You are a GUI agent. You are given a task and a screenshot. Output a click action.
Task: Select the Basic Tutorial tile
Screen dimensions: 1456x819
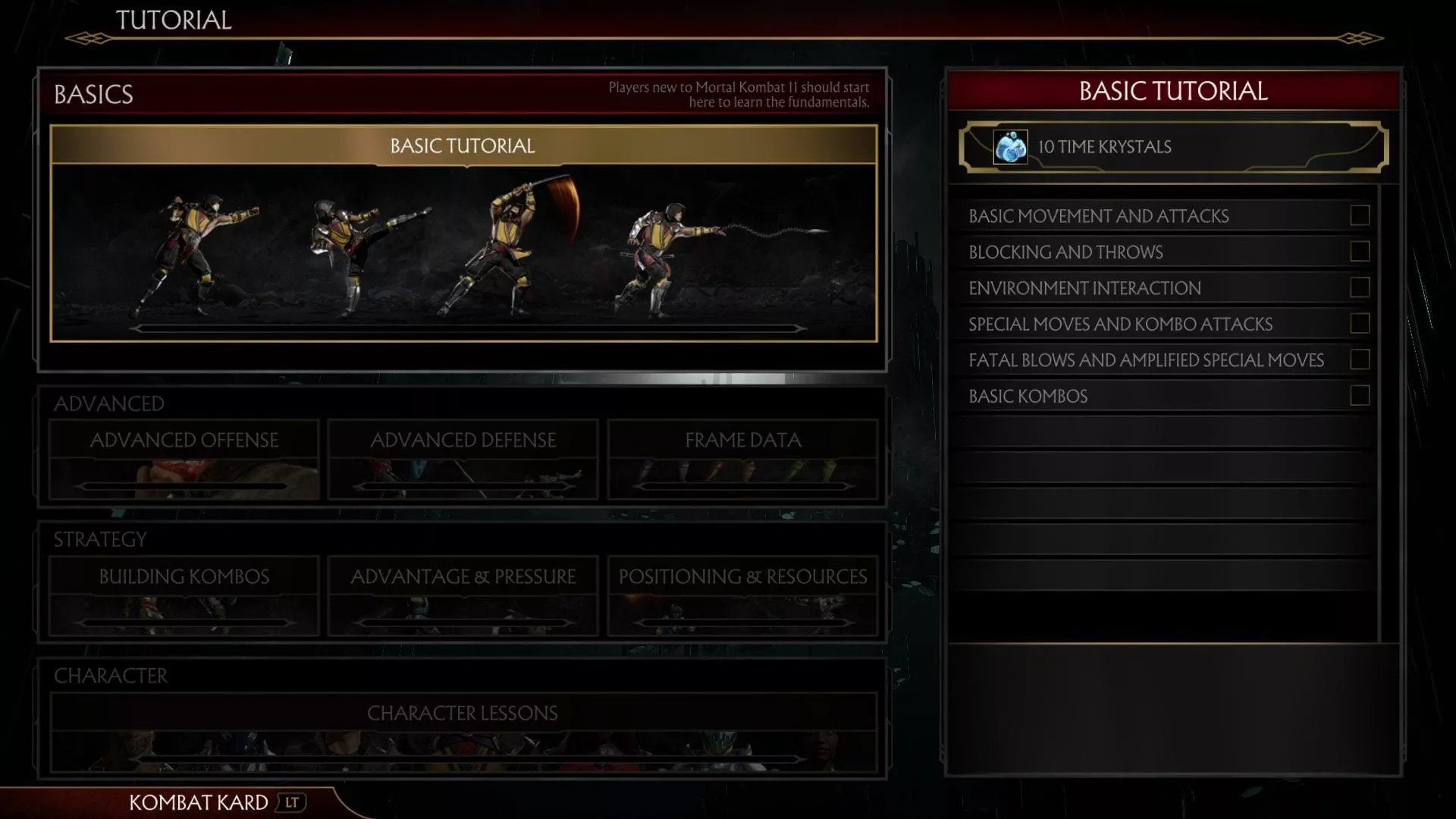point(463,234)
